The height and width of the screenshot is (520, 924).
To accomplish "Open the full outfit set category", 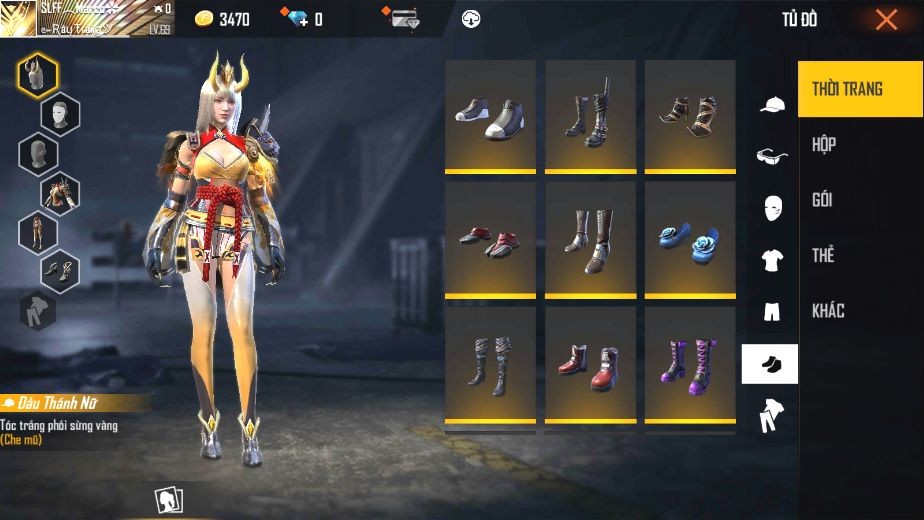I will (x=770, y=414).
